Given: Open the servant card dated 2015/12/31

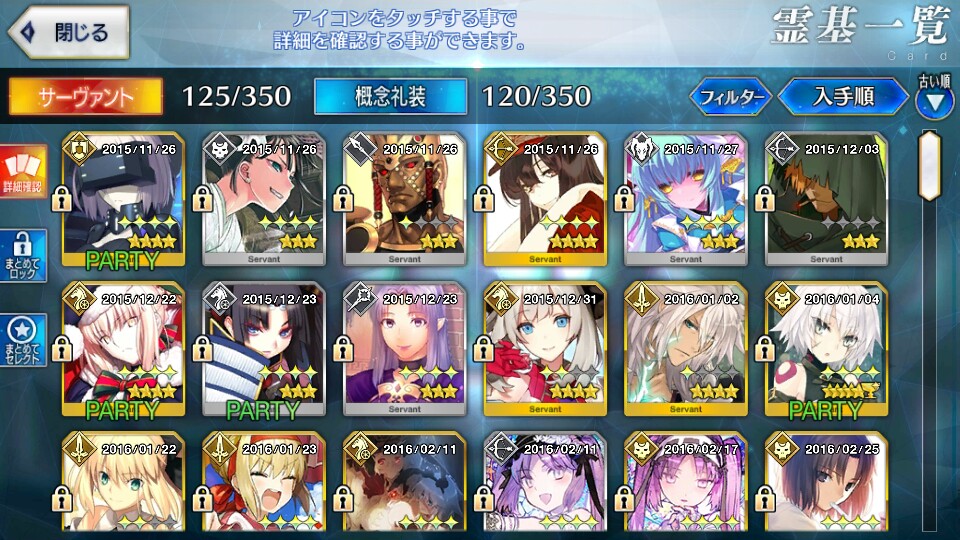Looking at the screenshot, I should click(x=544, y=350).
